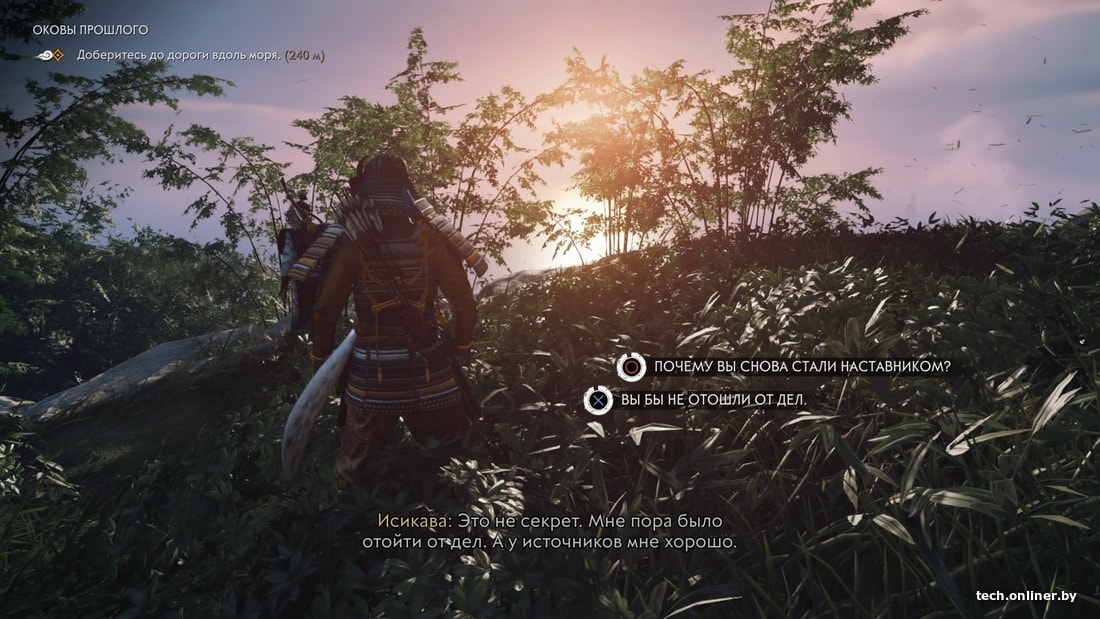Select reply "Вы бы не отошли от дел."

pyautogui.click(x=712, y=400)
